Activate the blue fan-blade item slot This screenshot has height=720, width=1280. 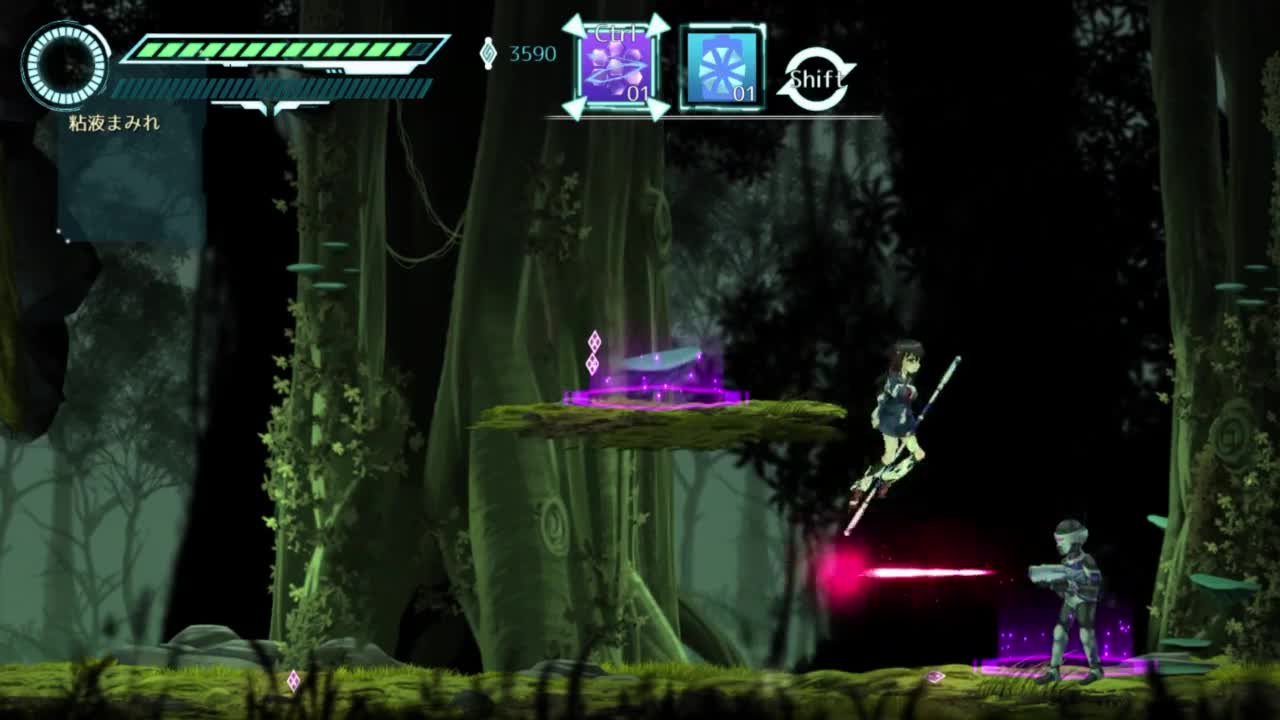[x=722, y=68]
